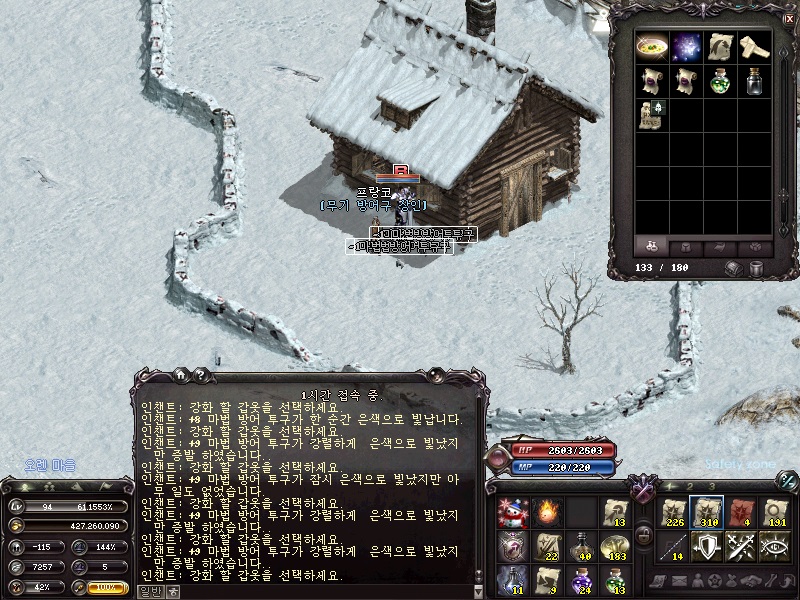The image size is (800, 600).
Task: Open the chest button beside the trash can
Action: 735,268
